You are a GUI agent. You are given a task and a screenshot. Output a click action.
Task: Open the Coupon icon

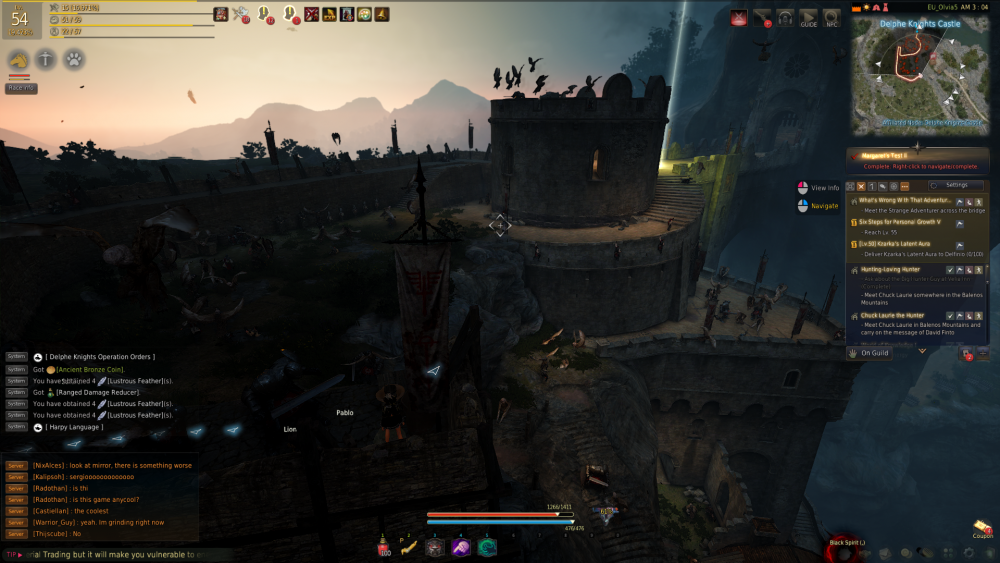click(x=982, y=526)
